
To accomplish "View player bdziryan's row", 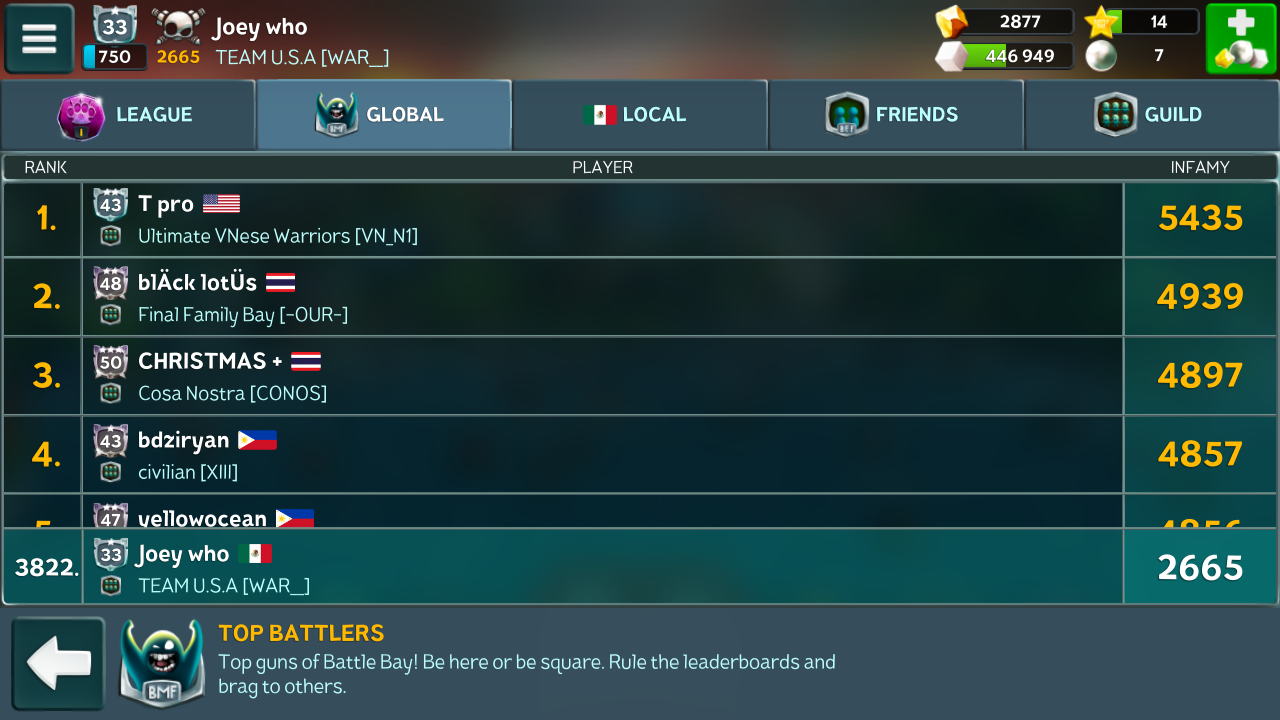I will pos(602,454).
